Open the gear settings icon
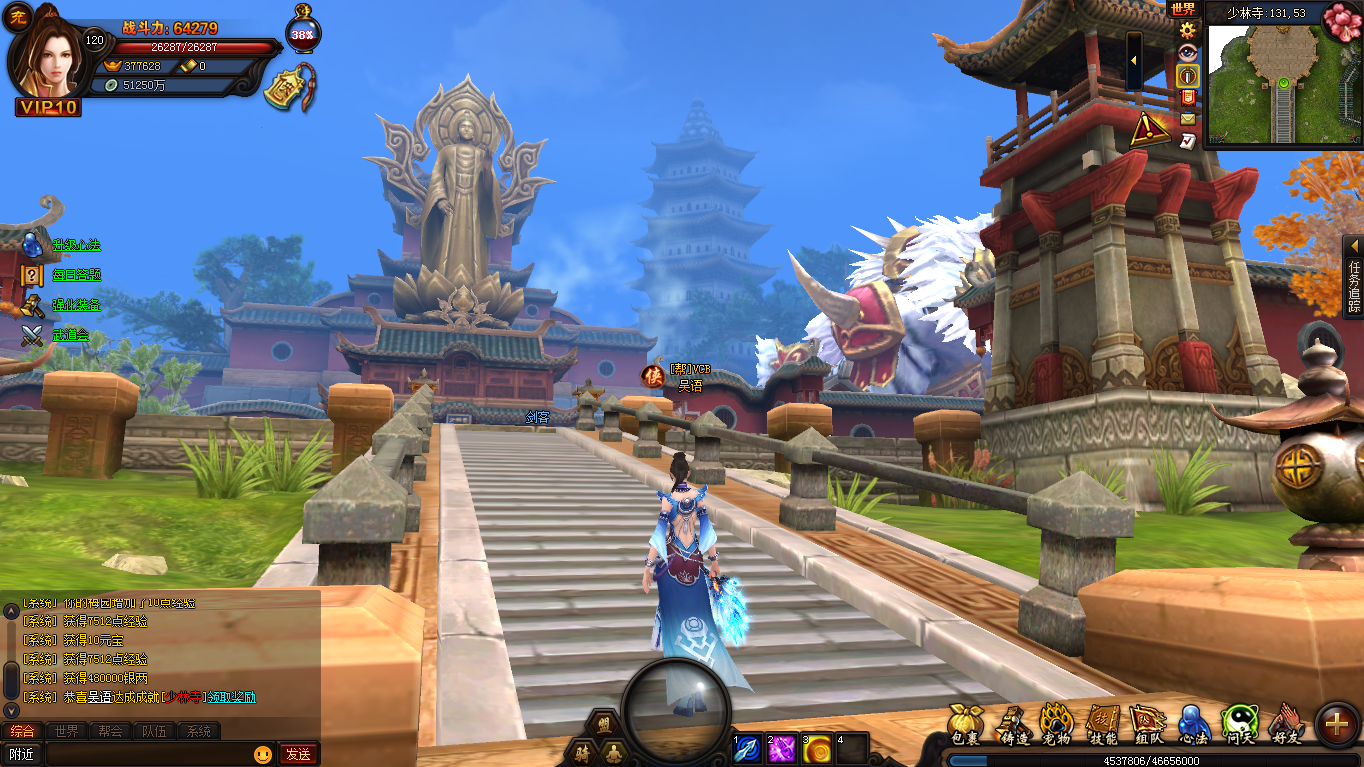This screenshot has height=767, width=1364. click(x=1187, y=30)
